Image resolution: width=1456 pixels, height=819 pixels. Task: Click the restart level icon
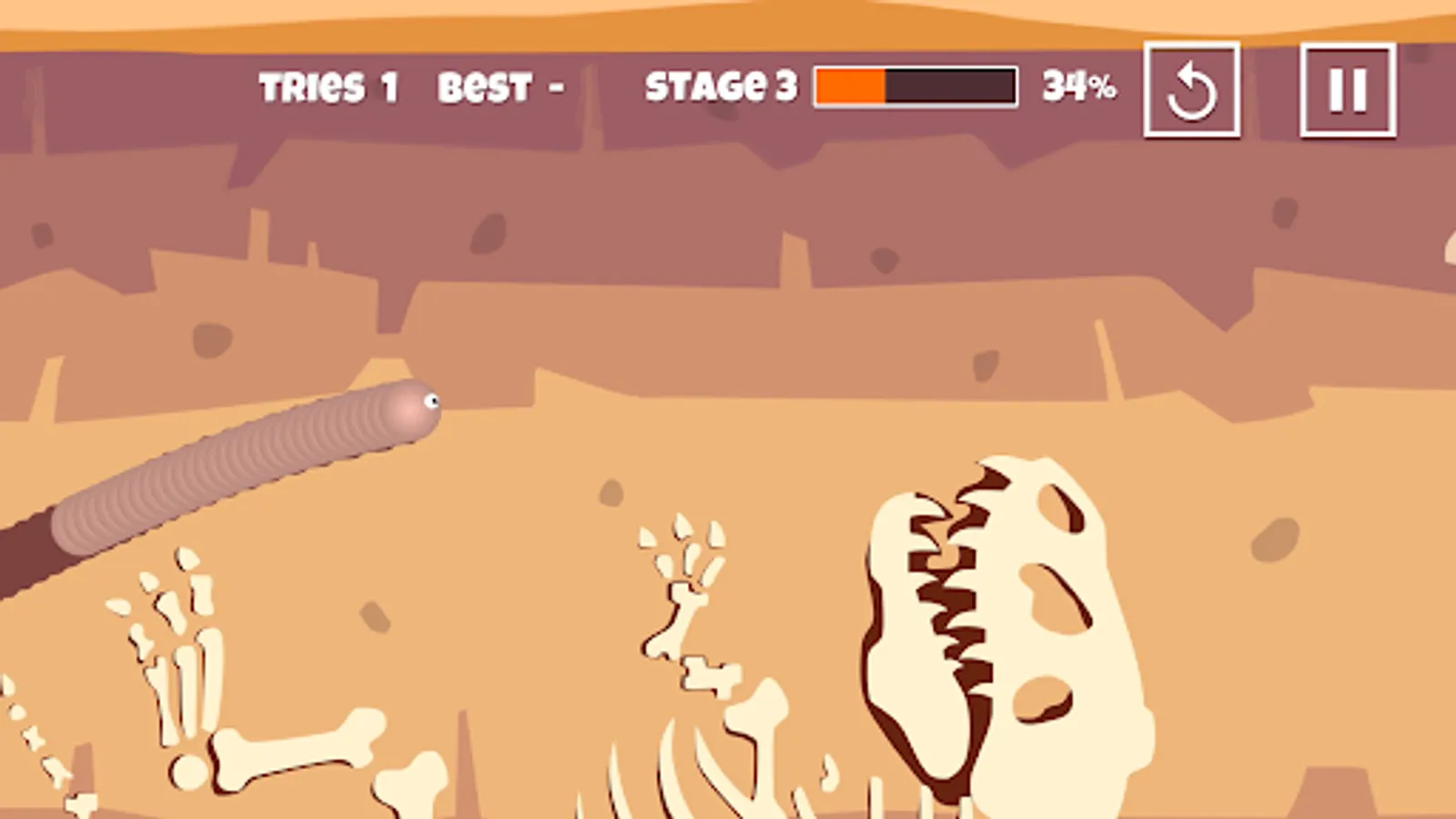(x=1193, y=87)
